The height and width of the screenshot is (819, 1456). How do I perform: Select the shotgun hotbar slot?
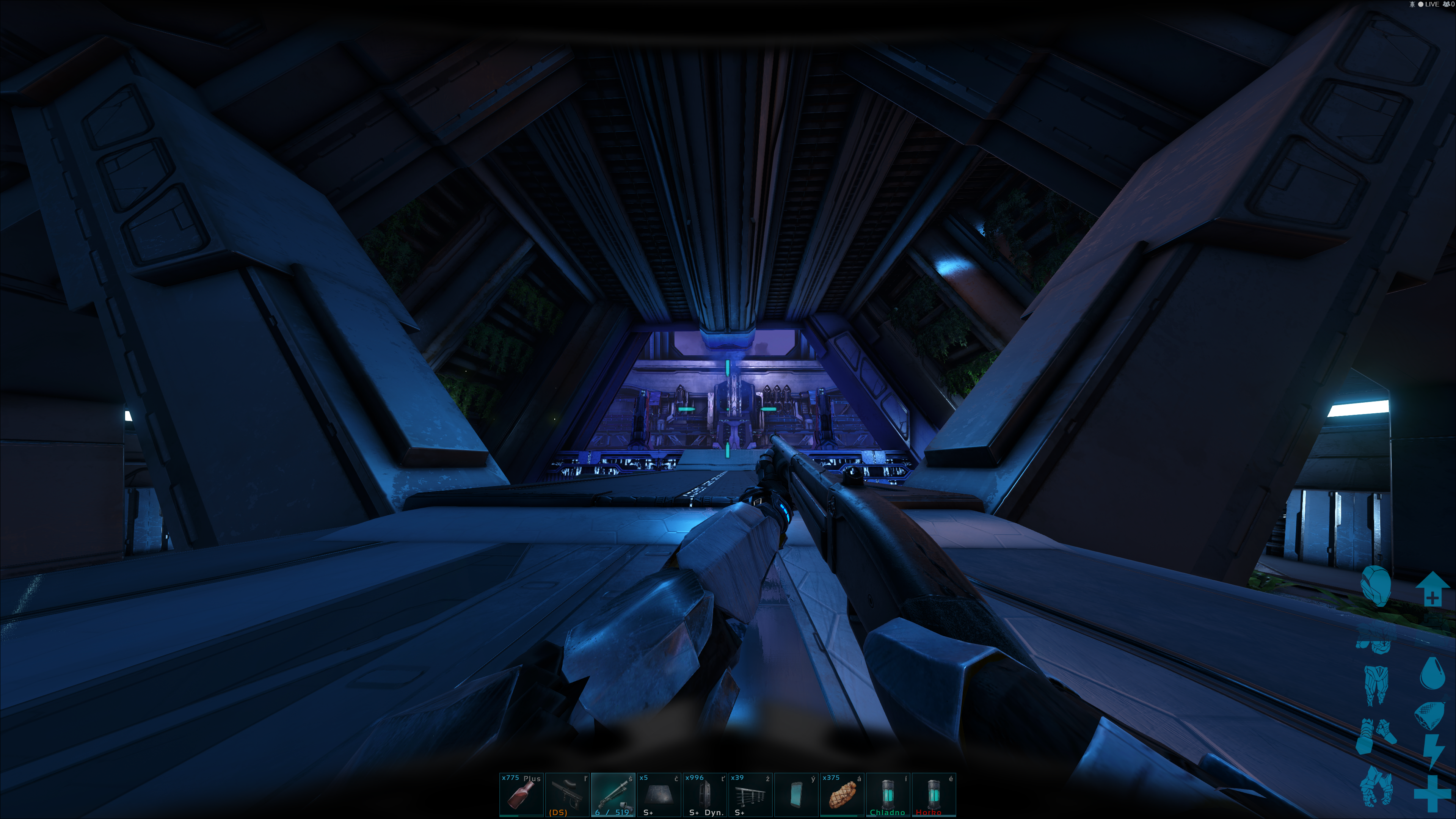(x=613, y=794)
